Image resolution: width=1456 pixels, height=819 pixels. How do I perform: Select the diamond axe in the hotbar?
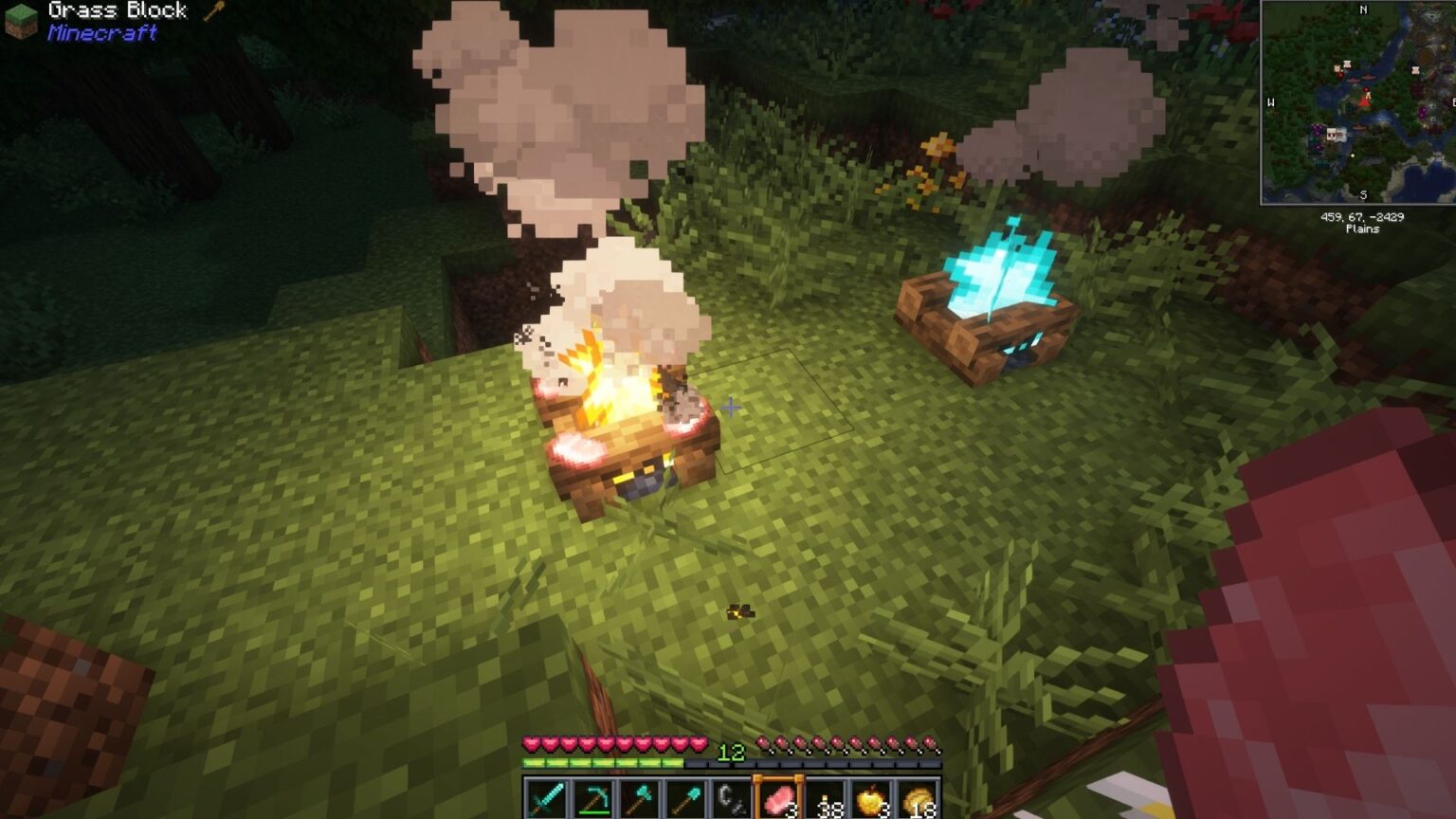[x=638, y=797]
